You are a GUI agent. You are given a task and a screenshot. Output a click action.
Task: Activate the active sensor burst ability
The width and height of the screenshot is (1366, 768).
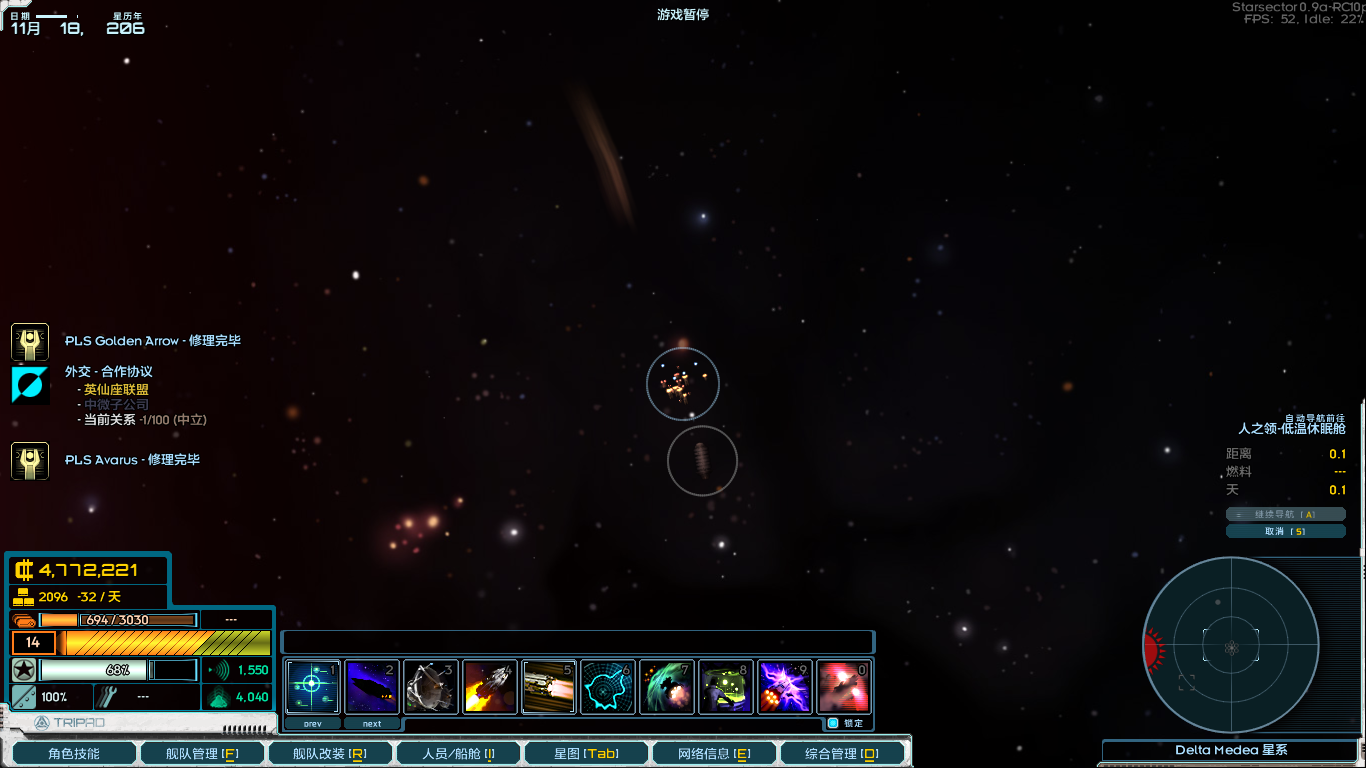coord(607,686)
